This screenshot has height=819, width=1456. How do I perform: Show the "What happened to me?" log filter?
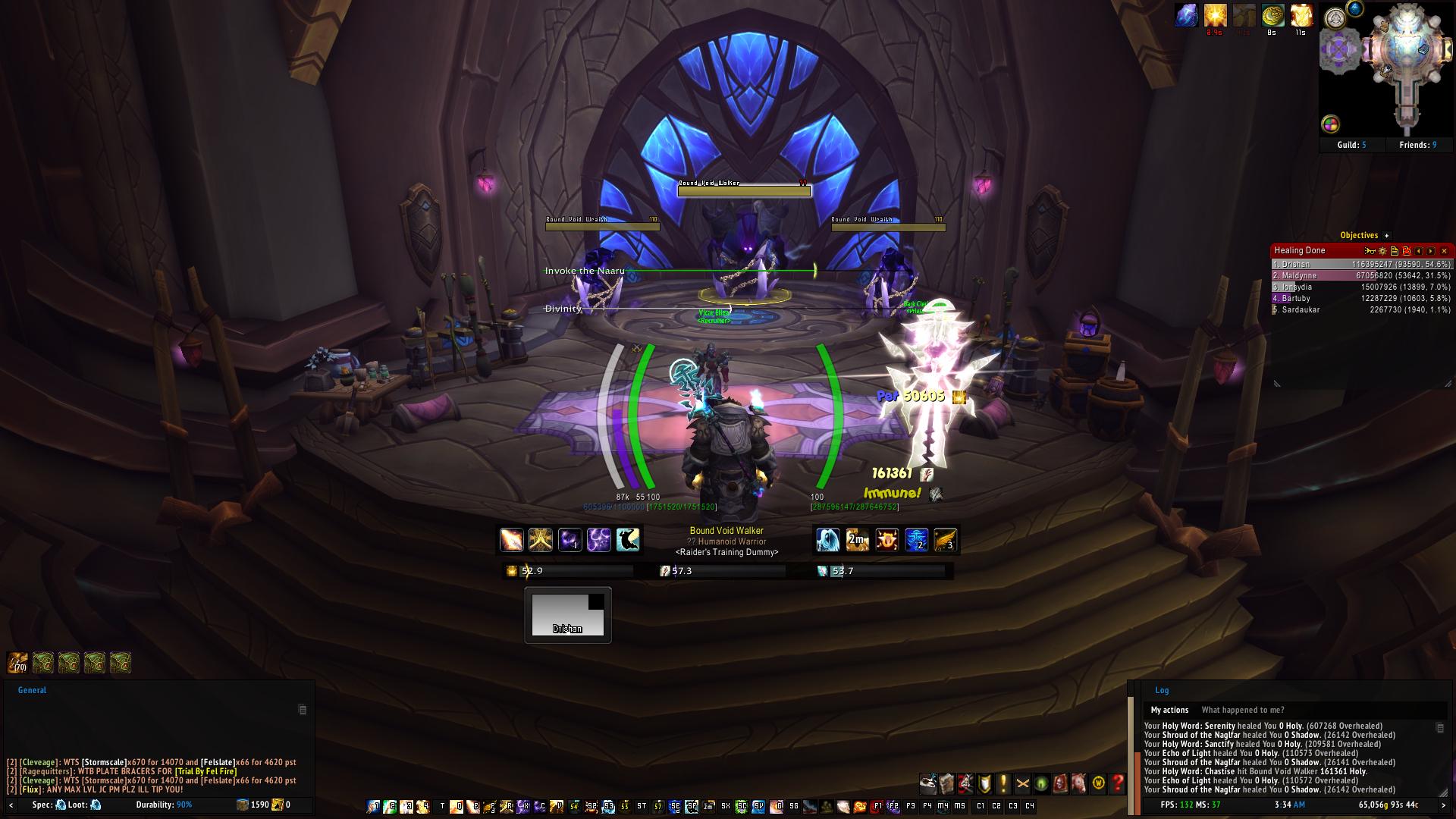click(x=1243, y=710)
